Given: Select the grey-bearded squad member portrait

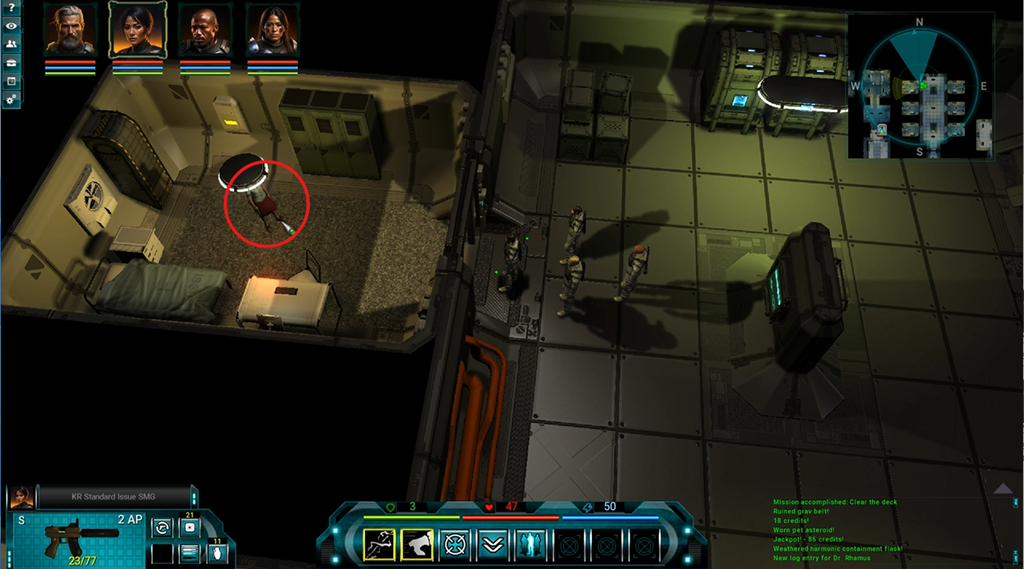Looking at the screenshot, I should (70, 31).
